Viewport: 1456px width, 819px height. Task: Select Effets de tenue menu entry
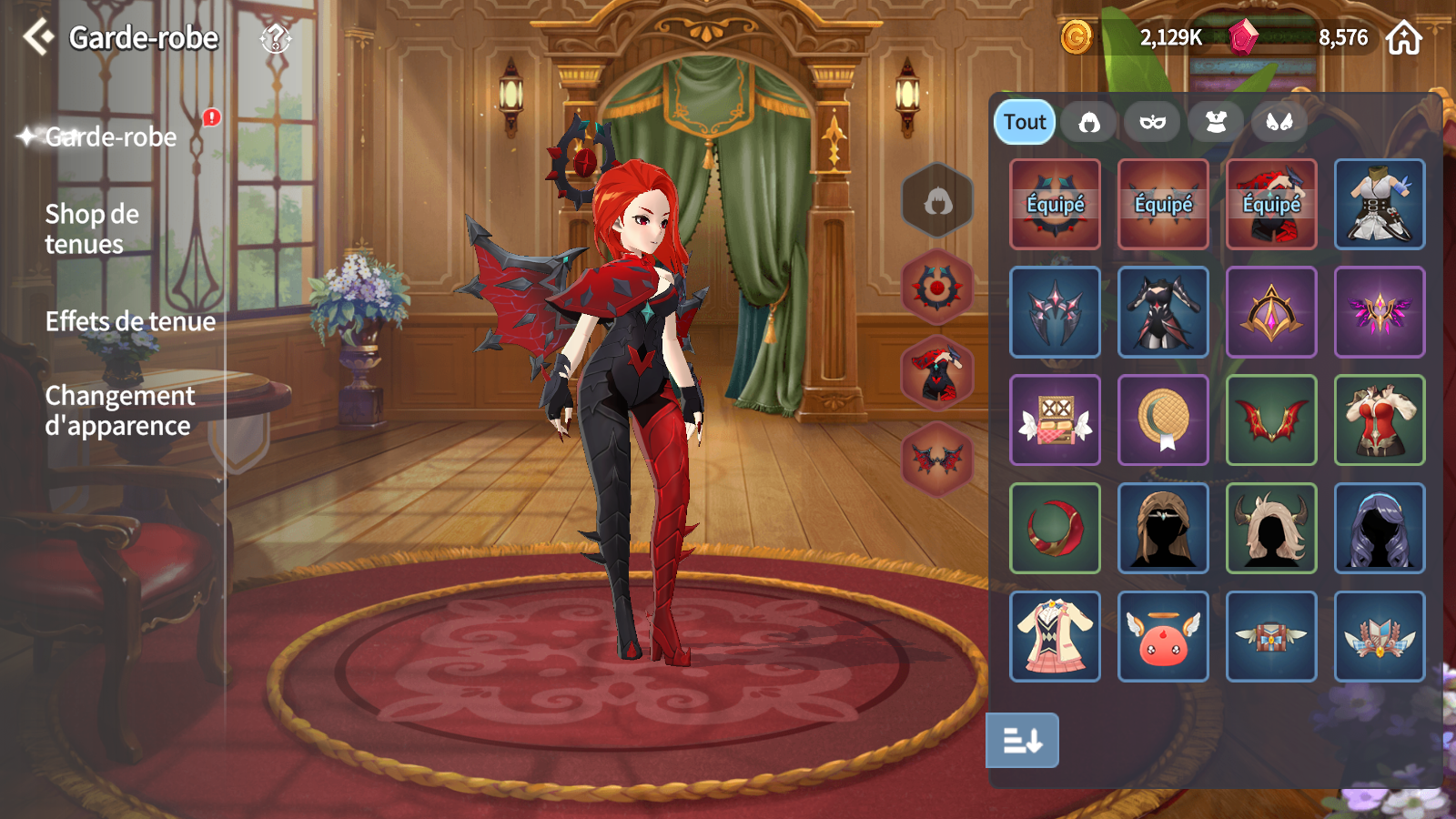pos(130,321)
